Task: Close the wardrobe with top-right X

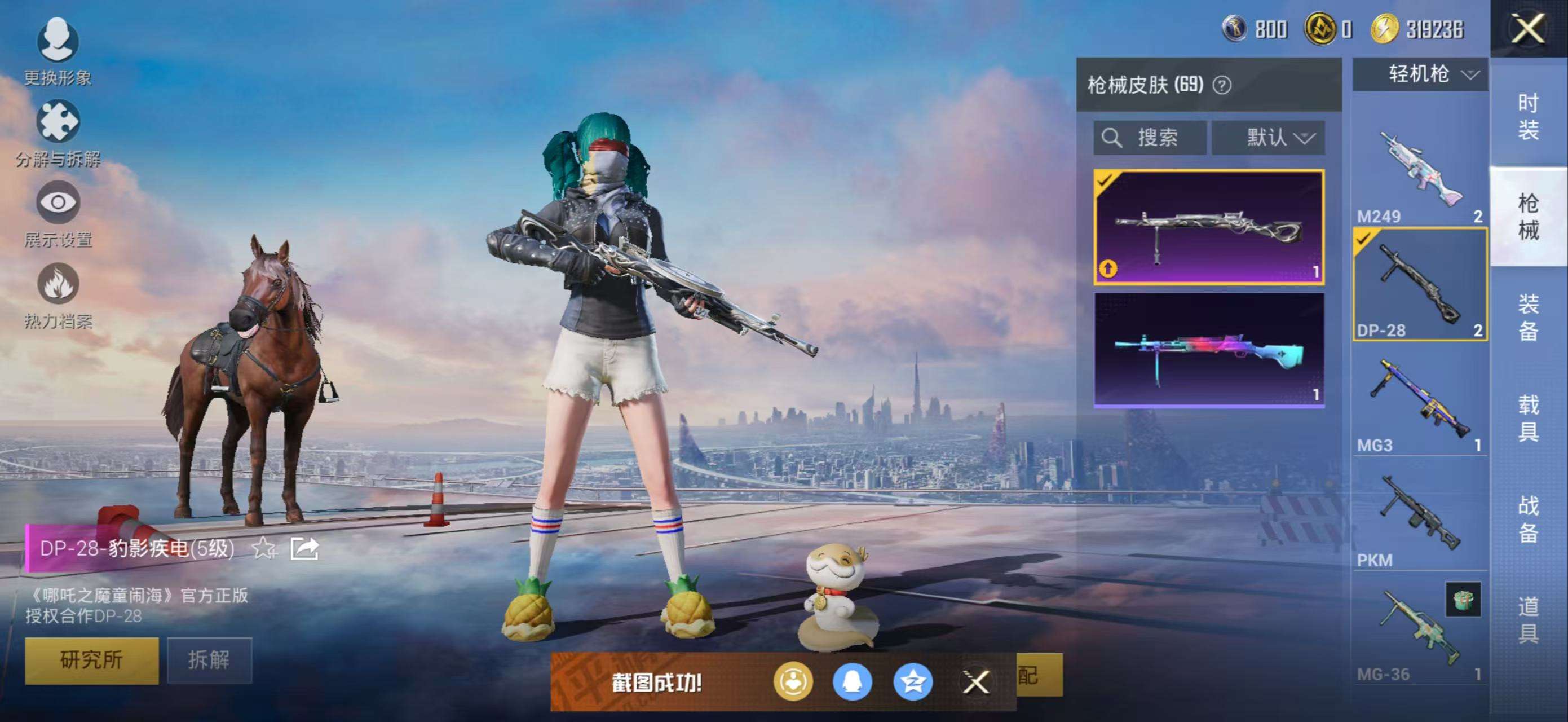Action: point(1528,29)
